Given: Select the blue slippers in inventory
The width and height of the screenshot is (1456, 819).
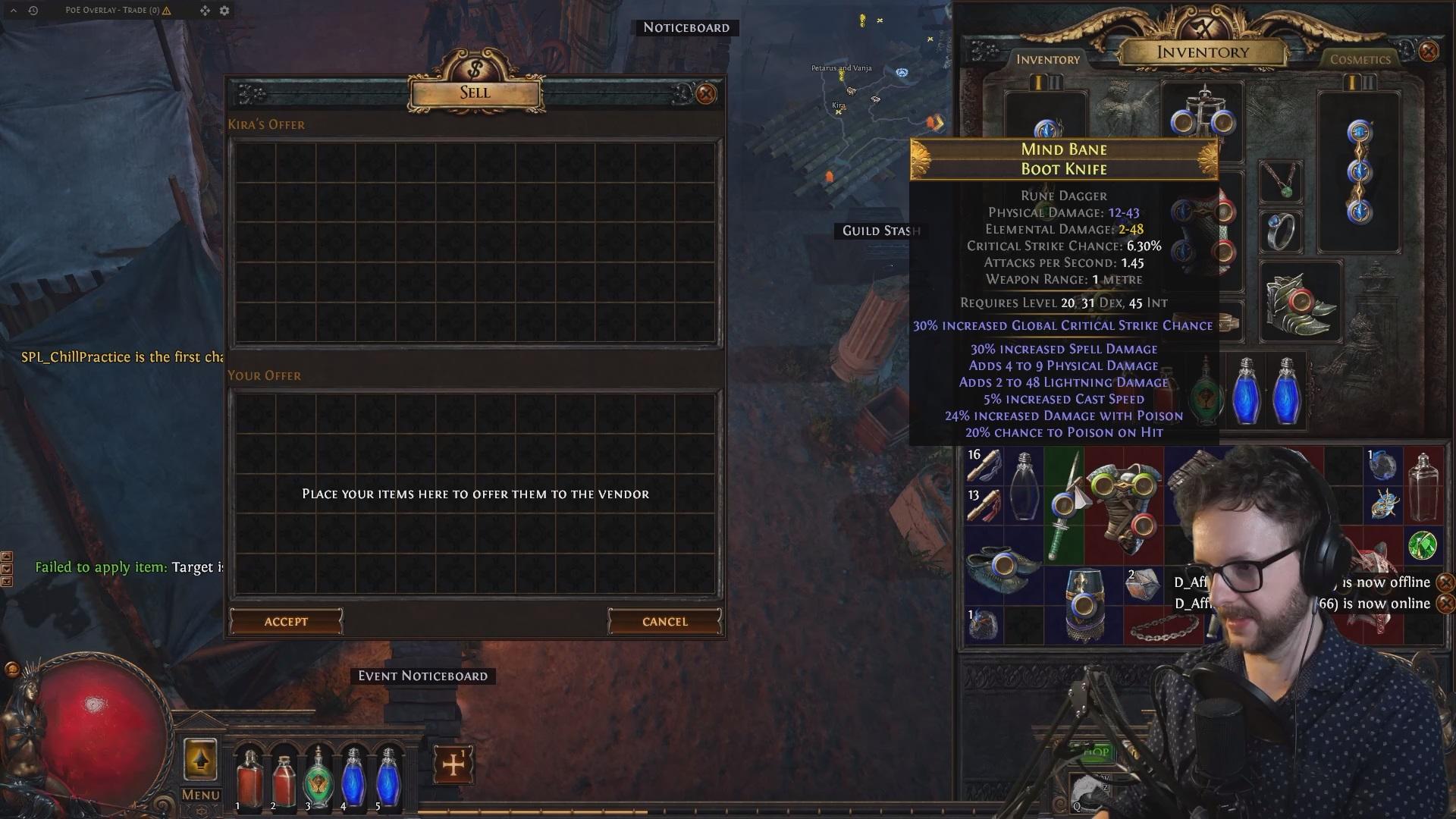Looking at the screenshot, I should (x=1003, y=566).
